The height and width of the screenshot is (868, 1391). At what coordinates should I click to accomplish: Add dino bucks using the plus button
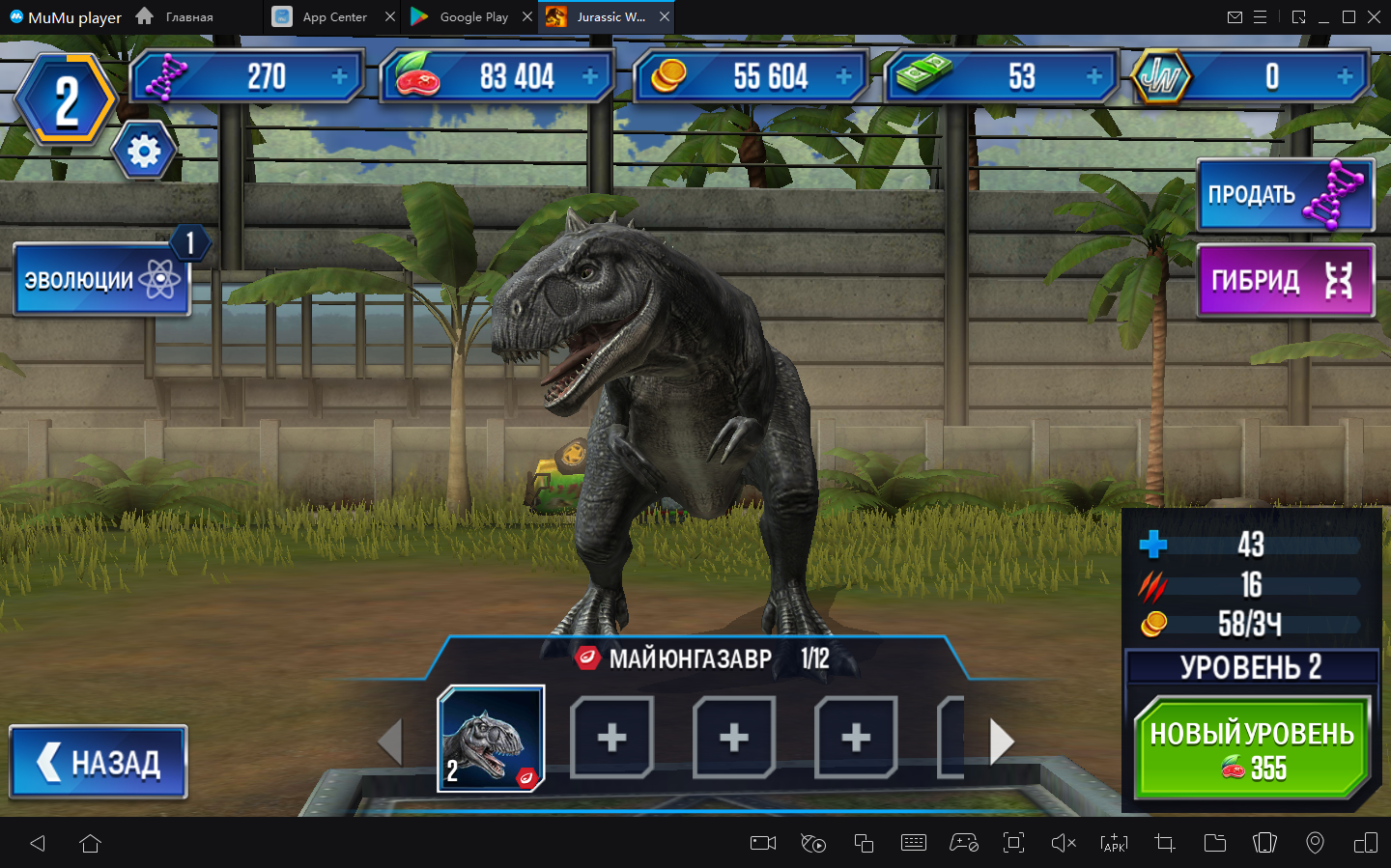point(1094,76)
